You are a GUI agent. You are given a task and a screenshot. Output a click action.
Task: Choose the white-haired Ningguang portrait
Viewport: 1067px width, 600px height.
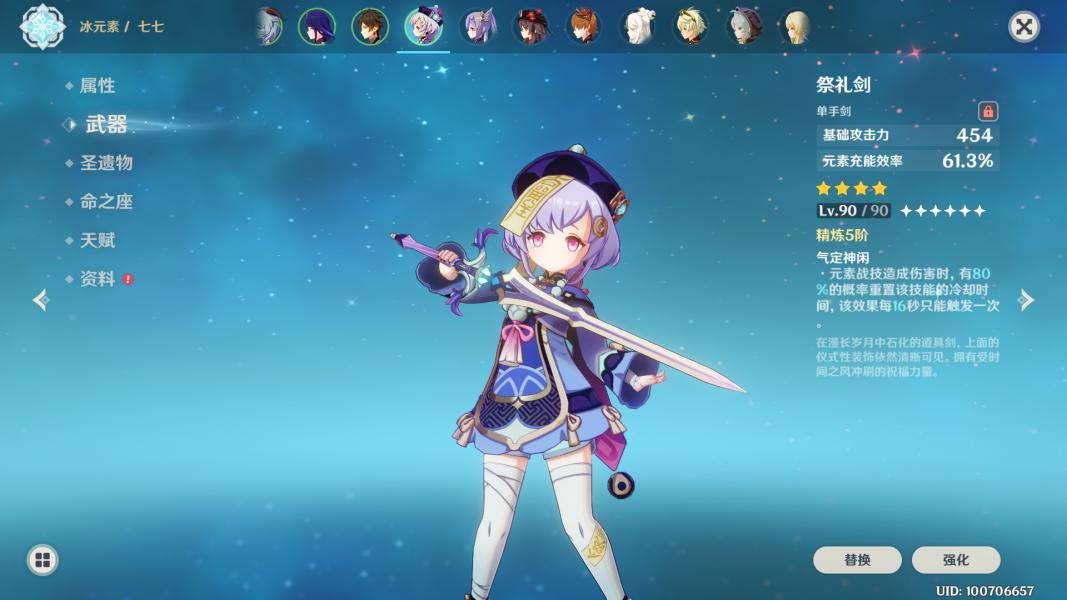pyautogui.click(x=637, y=27)
